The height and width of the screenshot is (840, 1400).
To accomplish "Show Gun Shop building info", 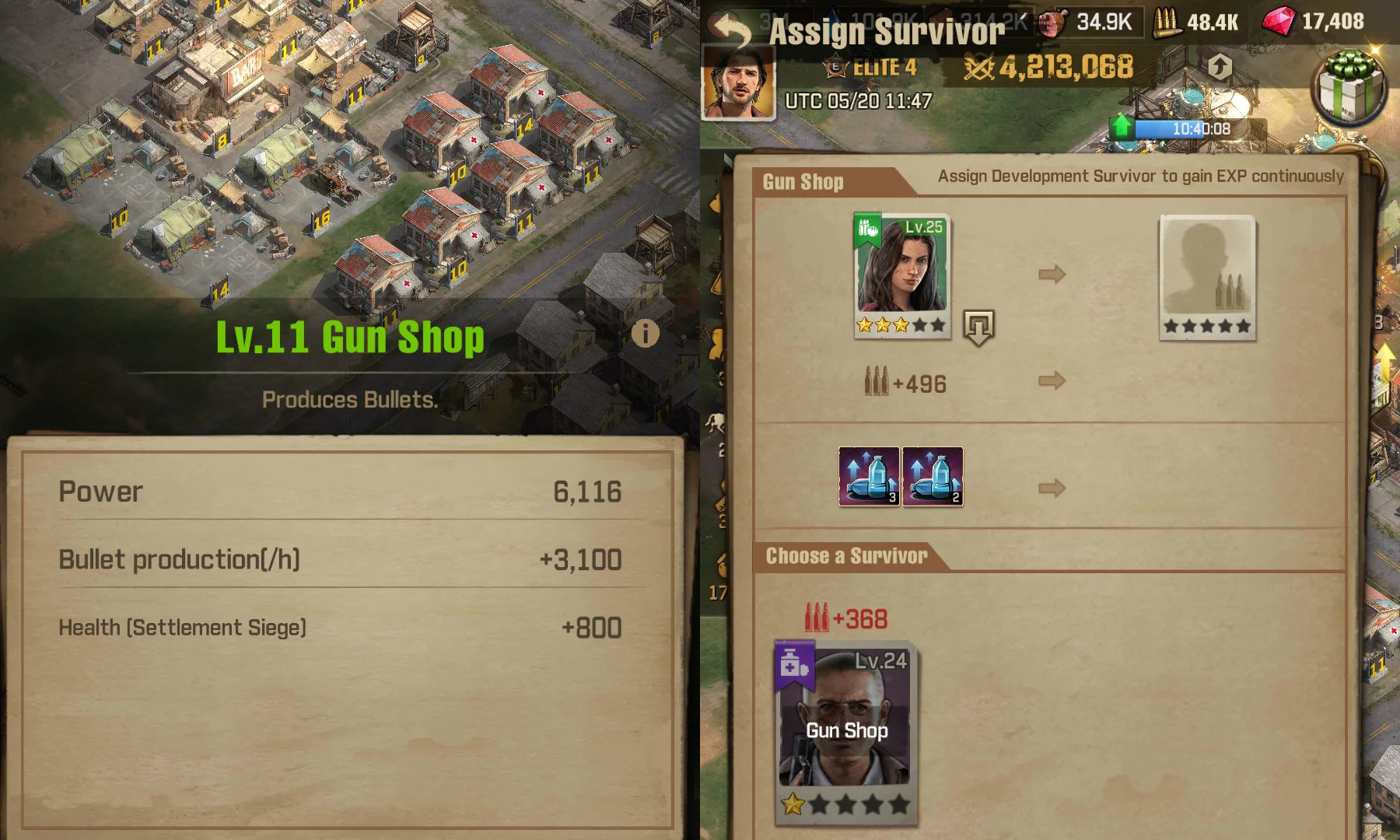I will coord(645,334).
